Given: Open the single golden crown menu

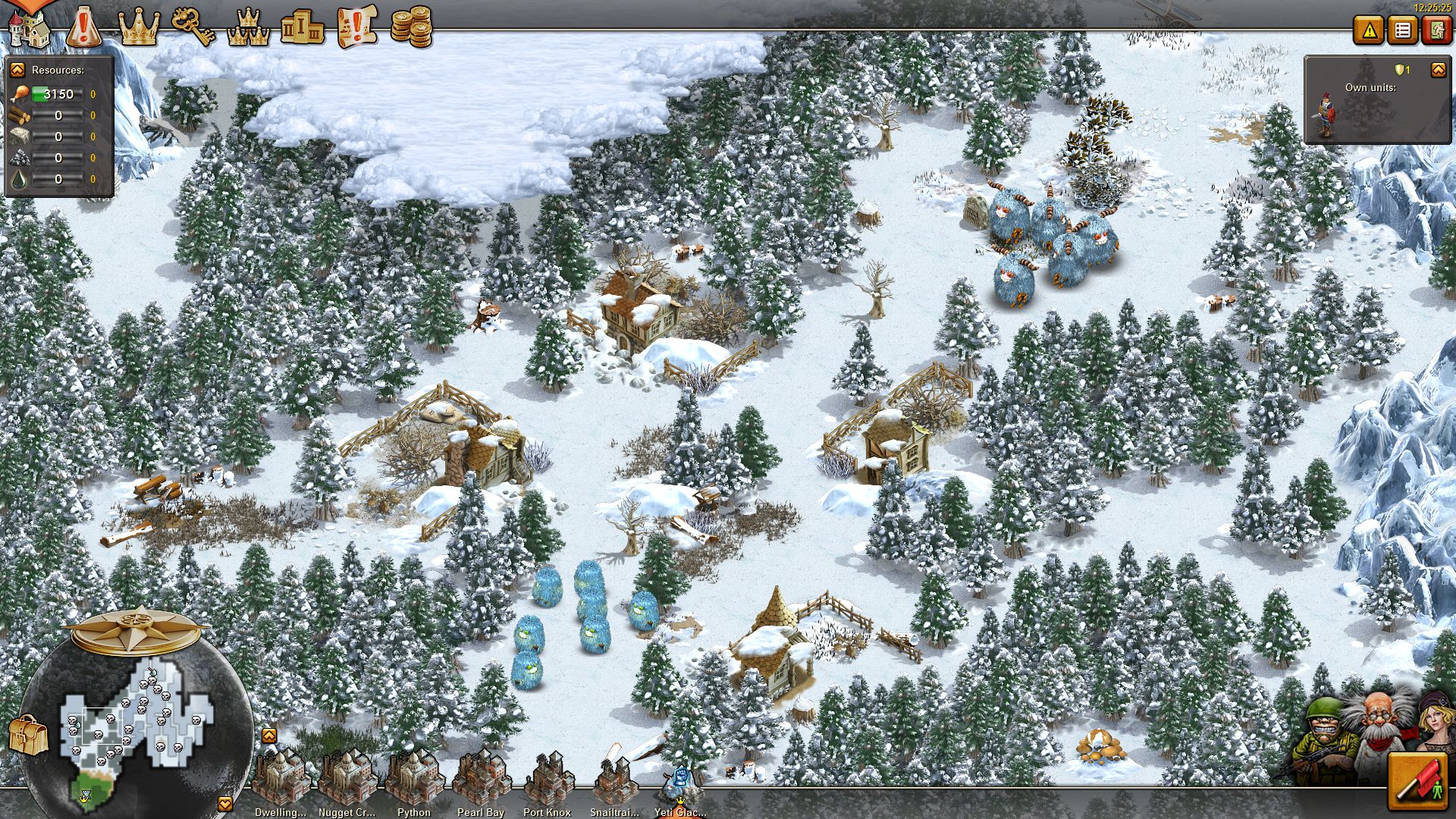Looking at the screenshot, I should [140, 28].
